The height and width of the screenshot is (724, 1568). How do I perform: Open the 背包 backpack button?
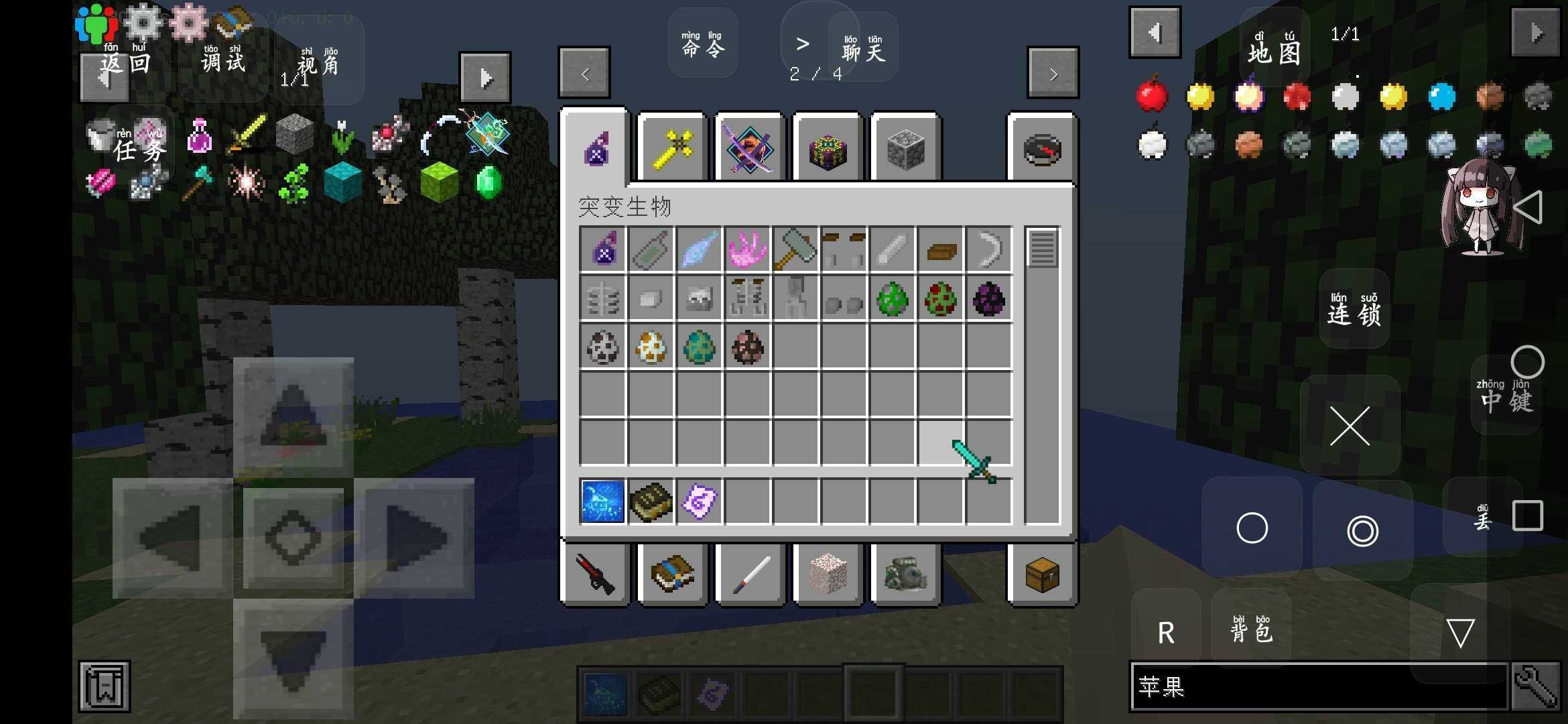(1250, 629)
